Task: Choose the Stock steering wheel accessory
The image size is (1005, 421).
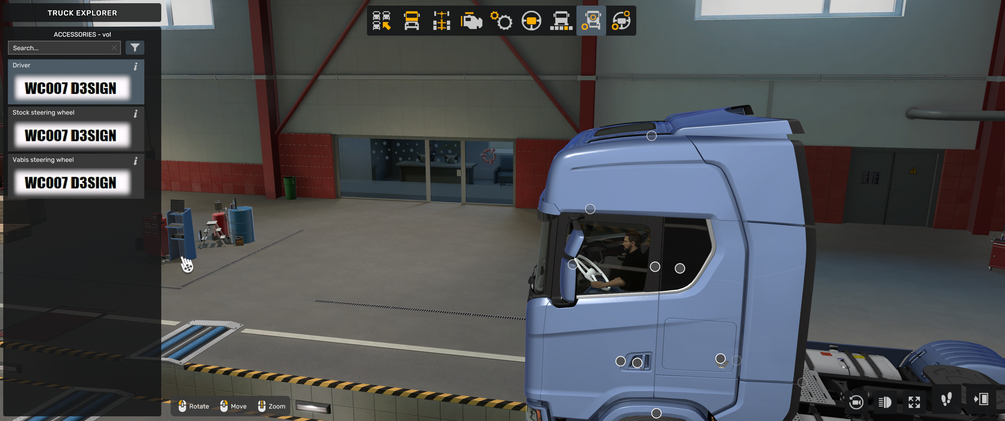Action: [x=70, y=134]
